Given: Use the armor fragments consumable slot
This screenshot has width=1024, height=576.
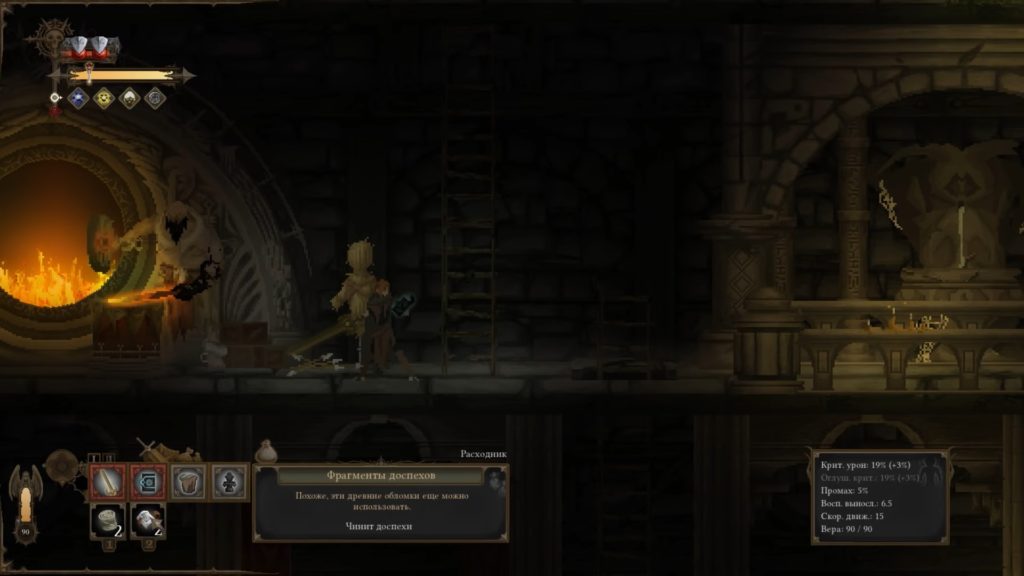Looking at the screenshot, I should pyautogui.click(x=107, y=521).
